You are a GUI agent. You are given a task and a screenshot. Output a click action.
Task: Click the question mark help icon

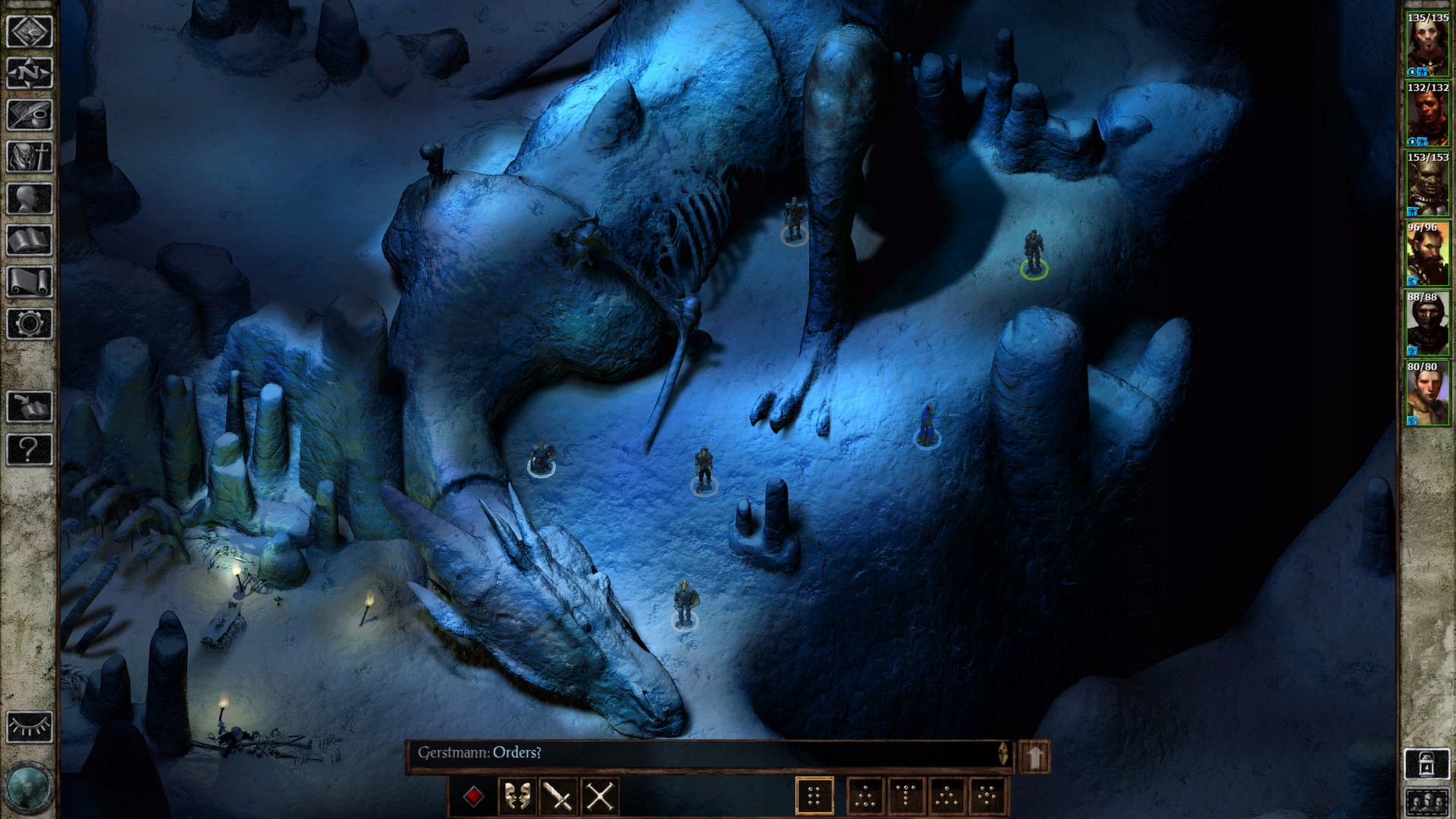coord(30,447)
